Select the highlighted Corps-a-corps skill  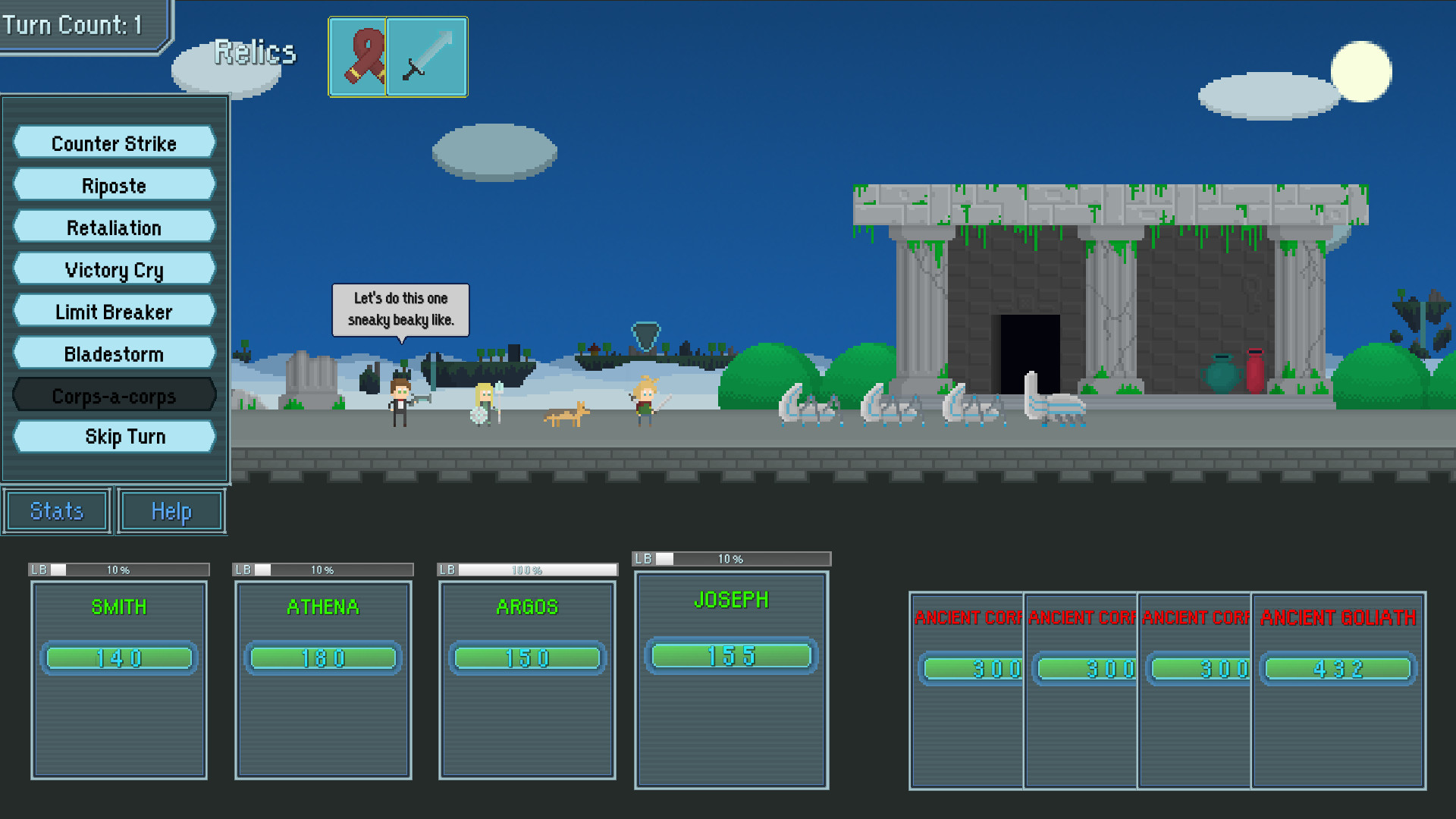[113, 395]
